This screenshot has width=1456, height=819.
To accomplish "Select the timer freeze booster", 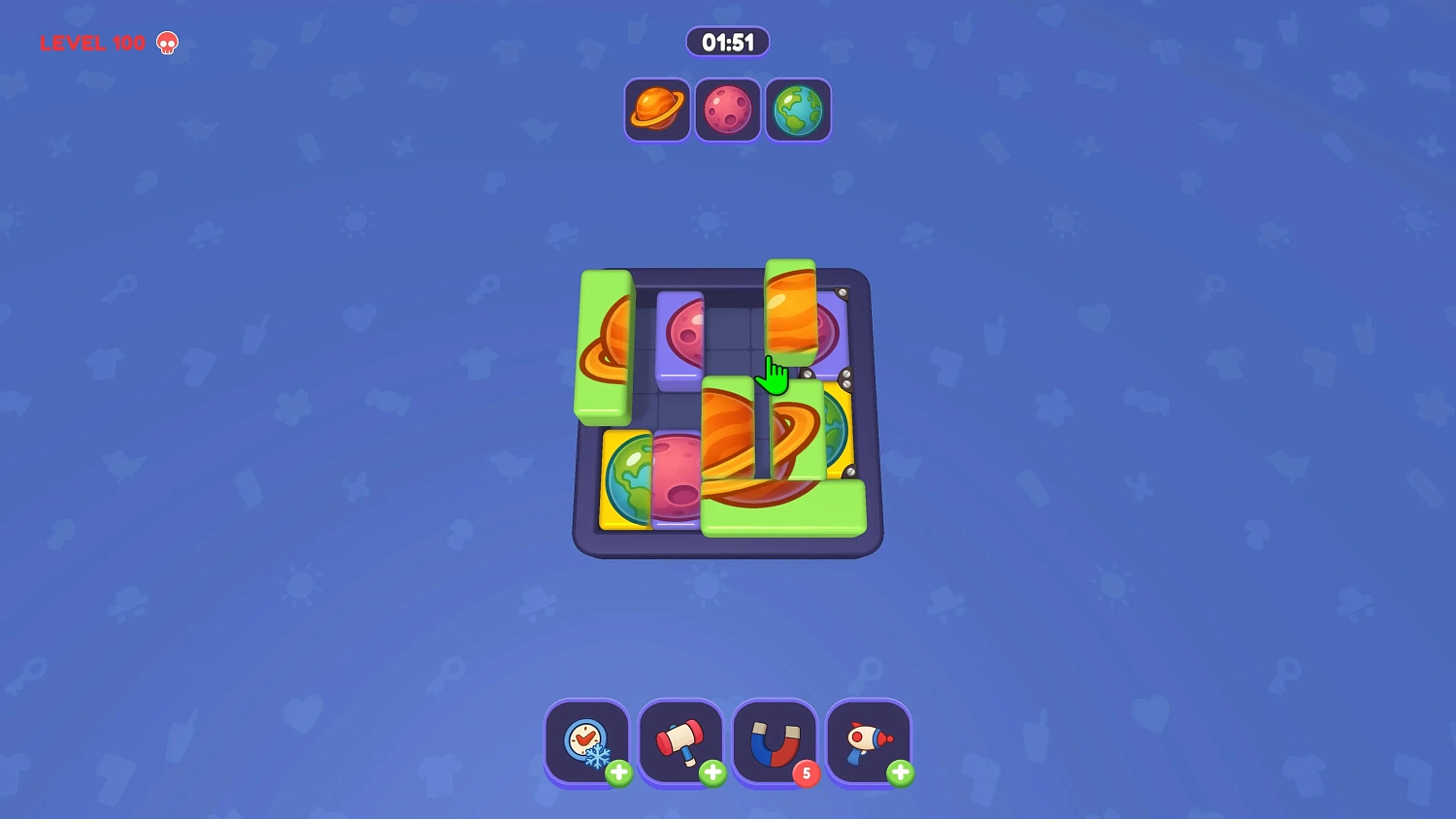I will (586, 741).
